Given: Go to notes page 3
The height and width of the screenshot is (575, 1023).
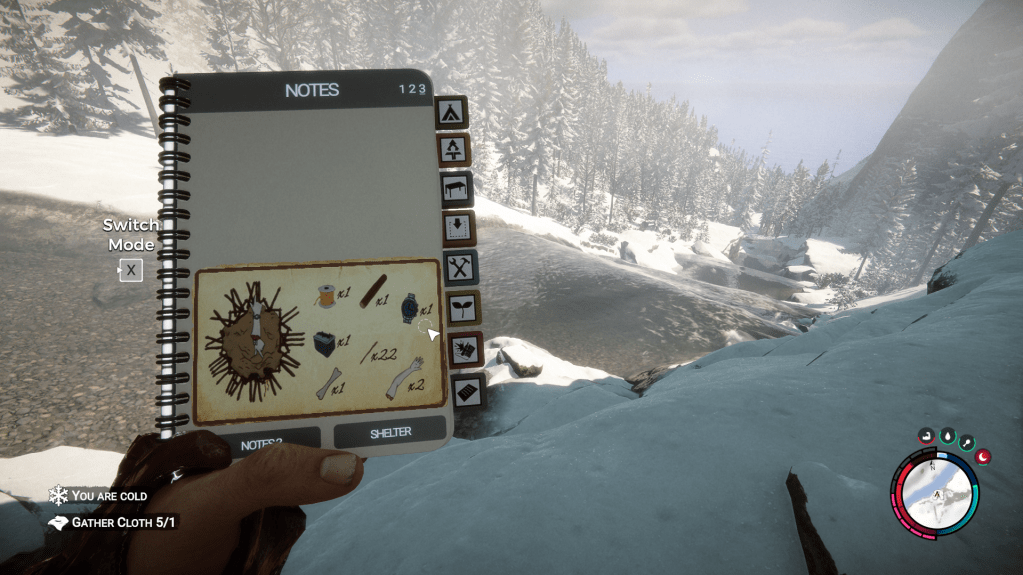Looking at the screenshot, I should click(x=422, y=89).
